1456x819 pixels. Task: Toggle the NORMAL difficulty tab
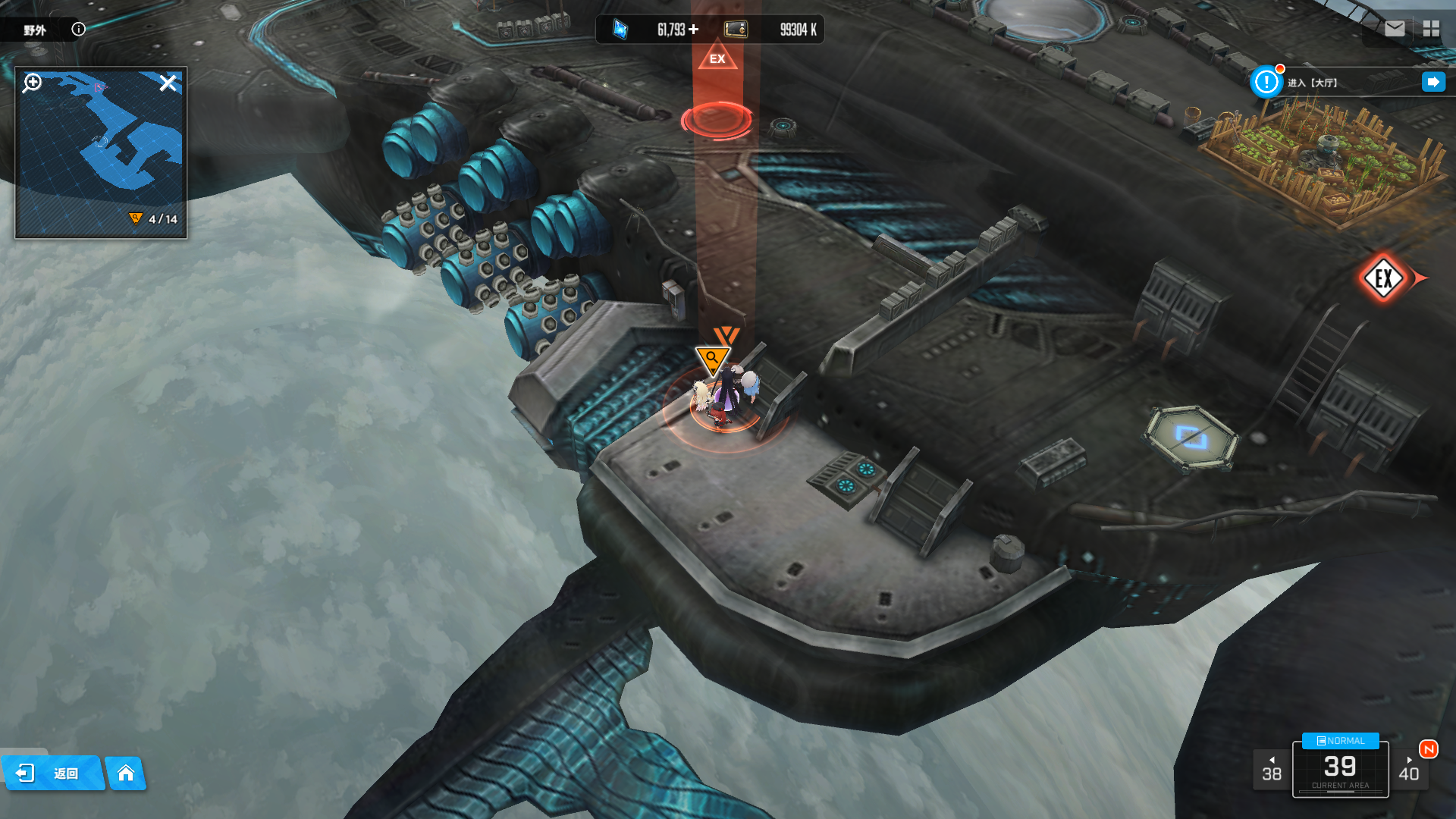click(1340, 741)
